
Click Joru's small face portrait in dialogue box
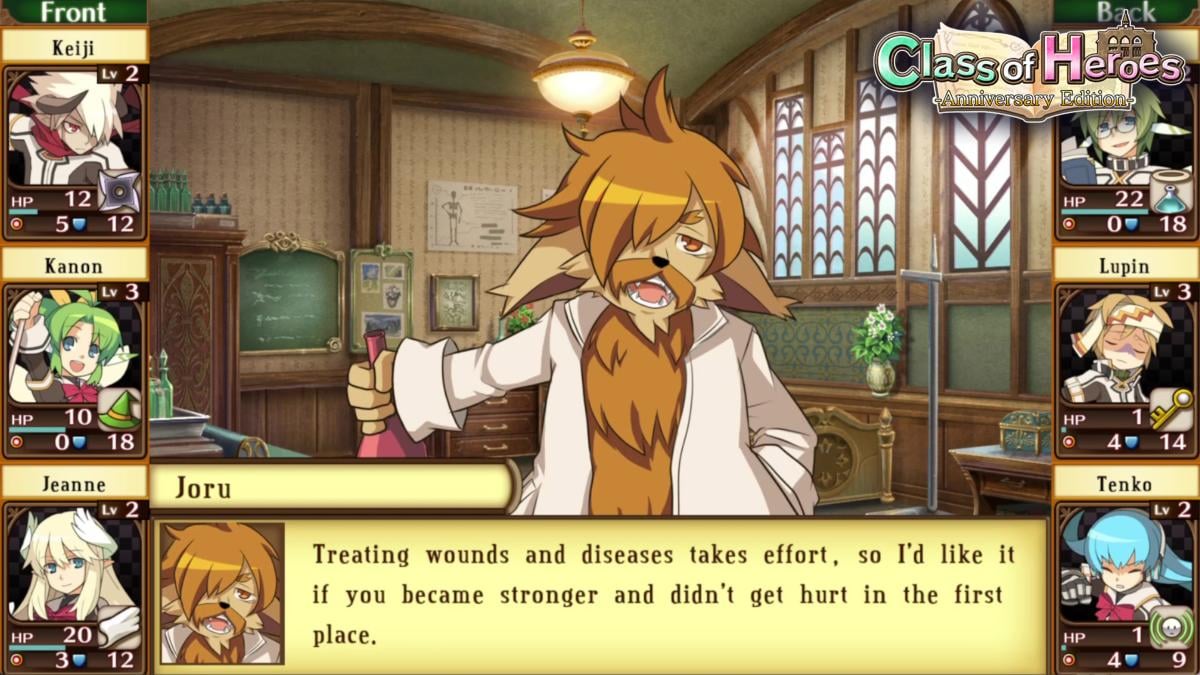(222, 593)
